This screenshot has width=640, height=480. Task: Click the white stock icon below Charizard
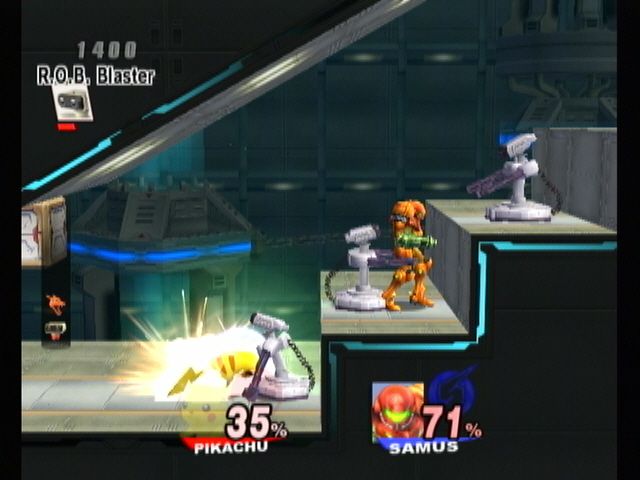point(55,328)
